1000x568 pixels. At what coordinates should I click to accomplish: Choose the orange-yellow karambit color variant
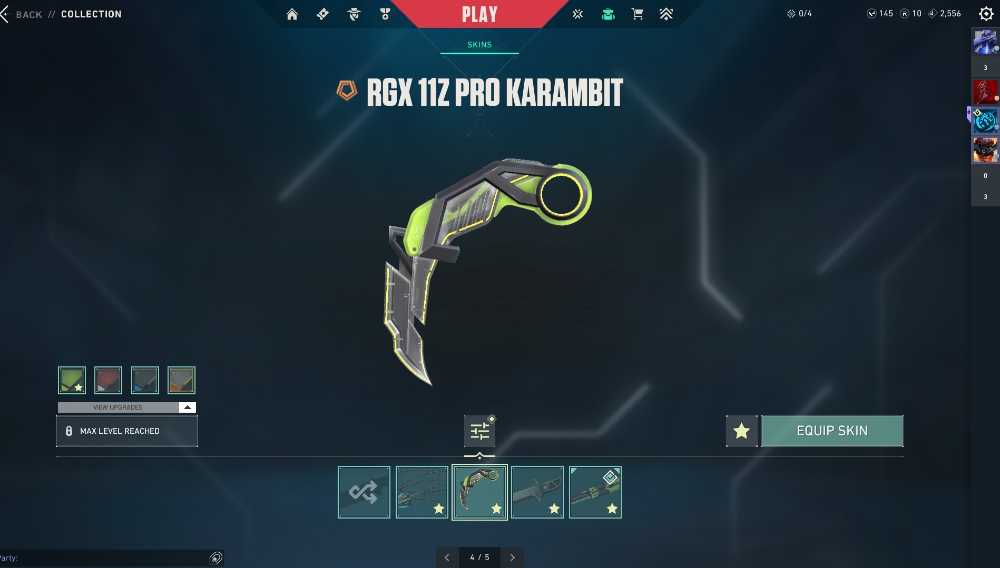(181, 380)
